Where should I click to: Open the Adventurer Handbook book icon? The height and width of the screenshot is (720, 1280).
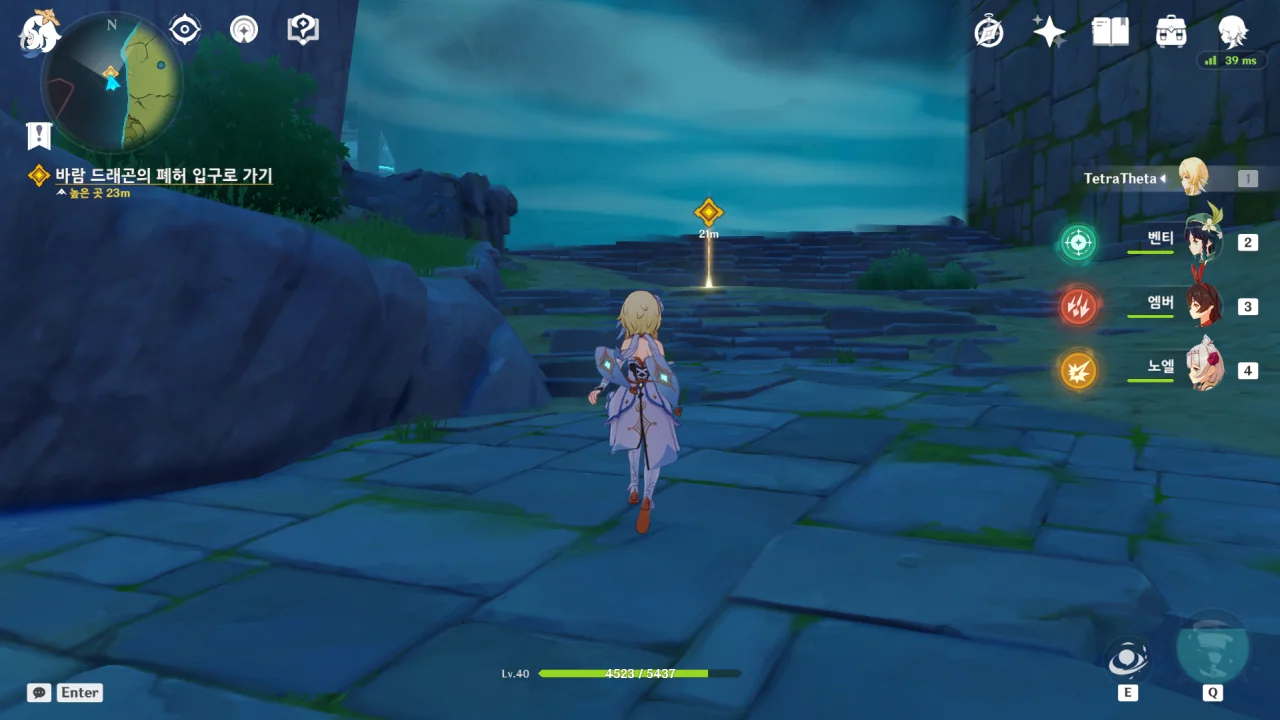(x=1110, y=32)
